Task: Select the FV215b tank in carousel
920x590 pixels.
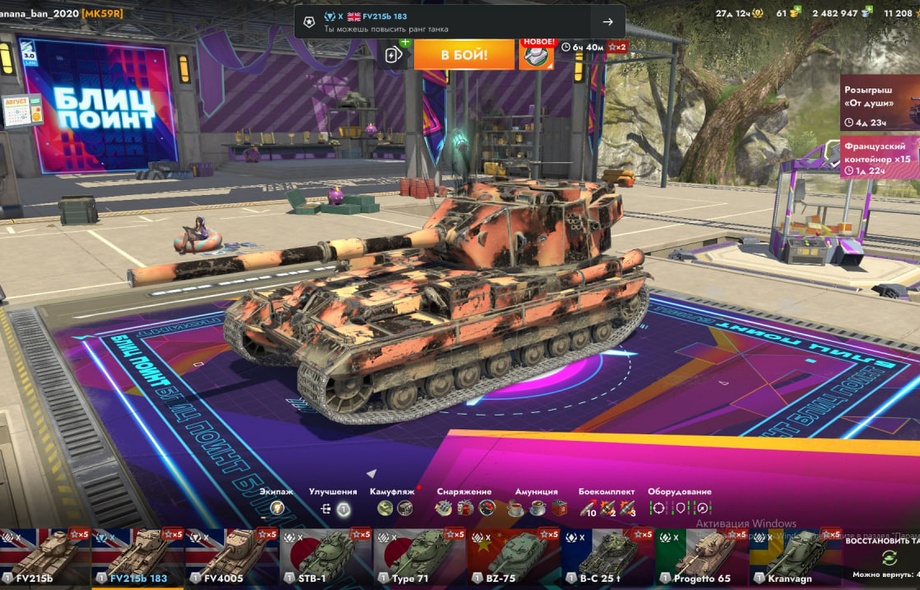Action: [45, 558]
